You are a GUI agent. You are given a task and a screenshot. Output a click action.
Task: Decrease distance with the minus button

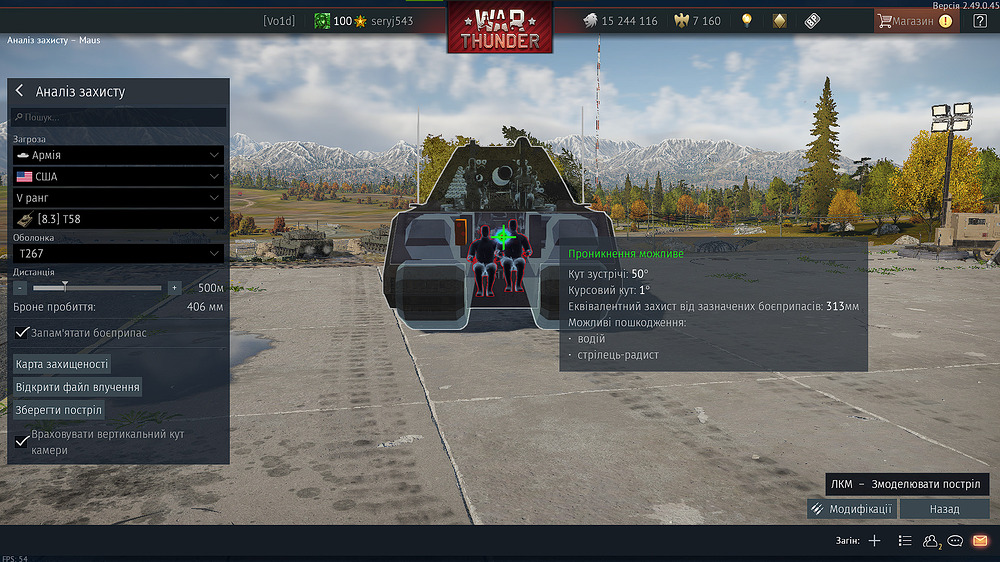pos(20,288)
